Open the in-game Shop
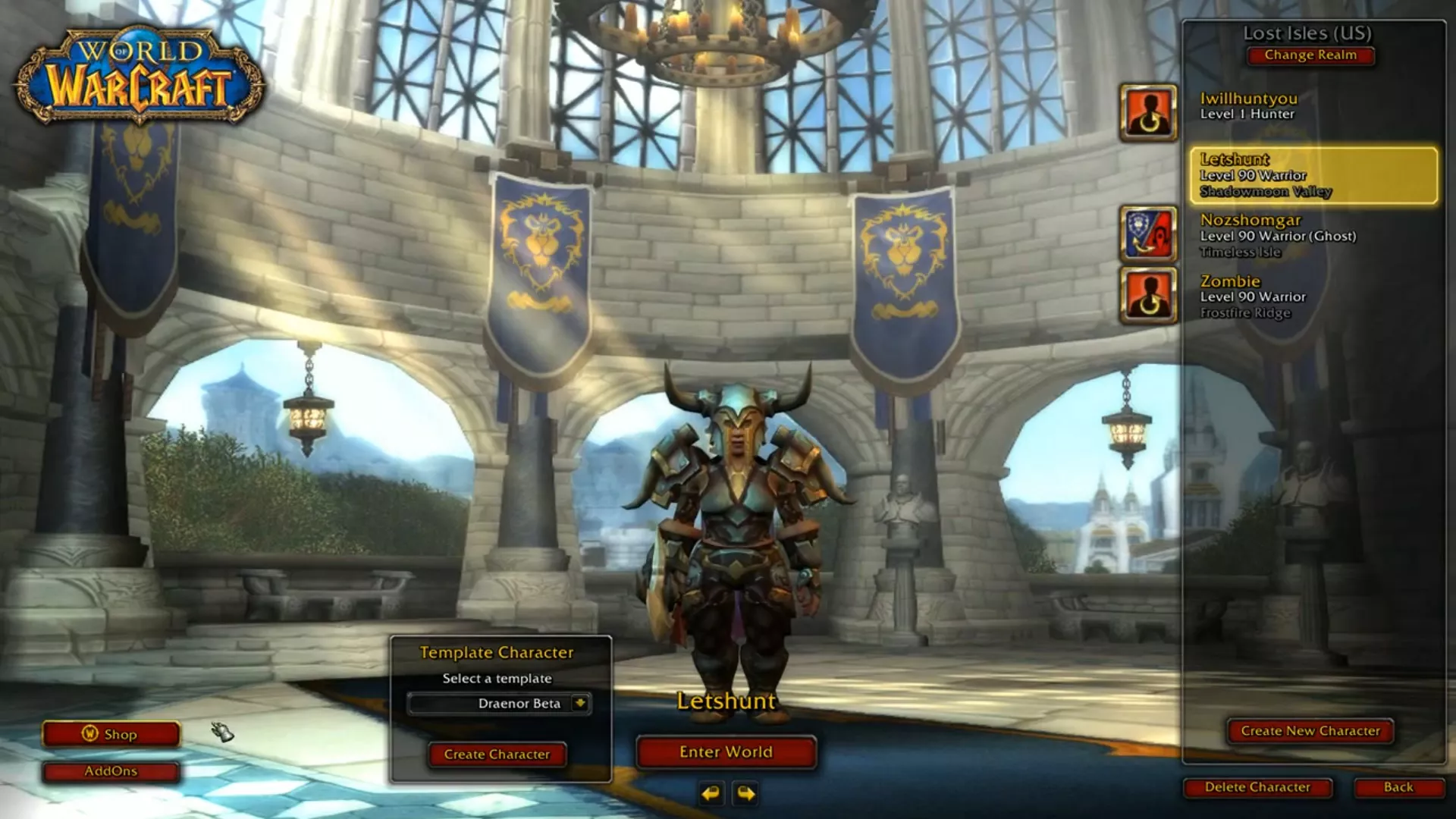 tap(111, 734)
